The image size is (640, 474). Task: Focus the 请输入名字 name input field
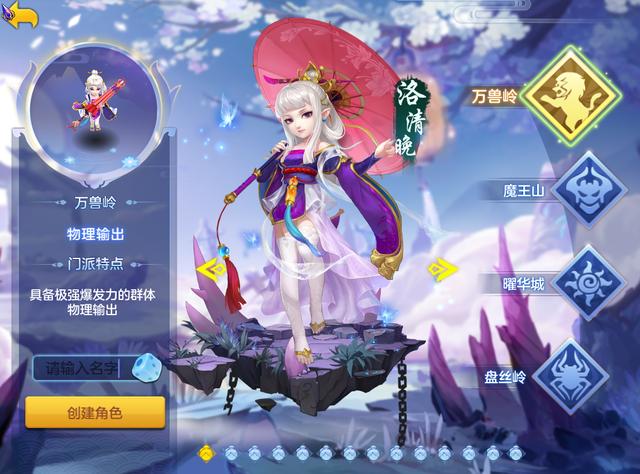(77, 368)
